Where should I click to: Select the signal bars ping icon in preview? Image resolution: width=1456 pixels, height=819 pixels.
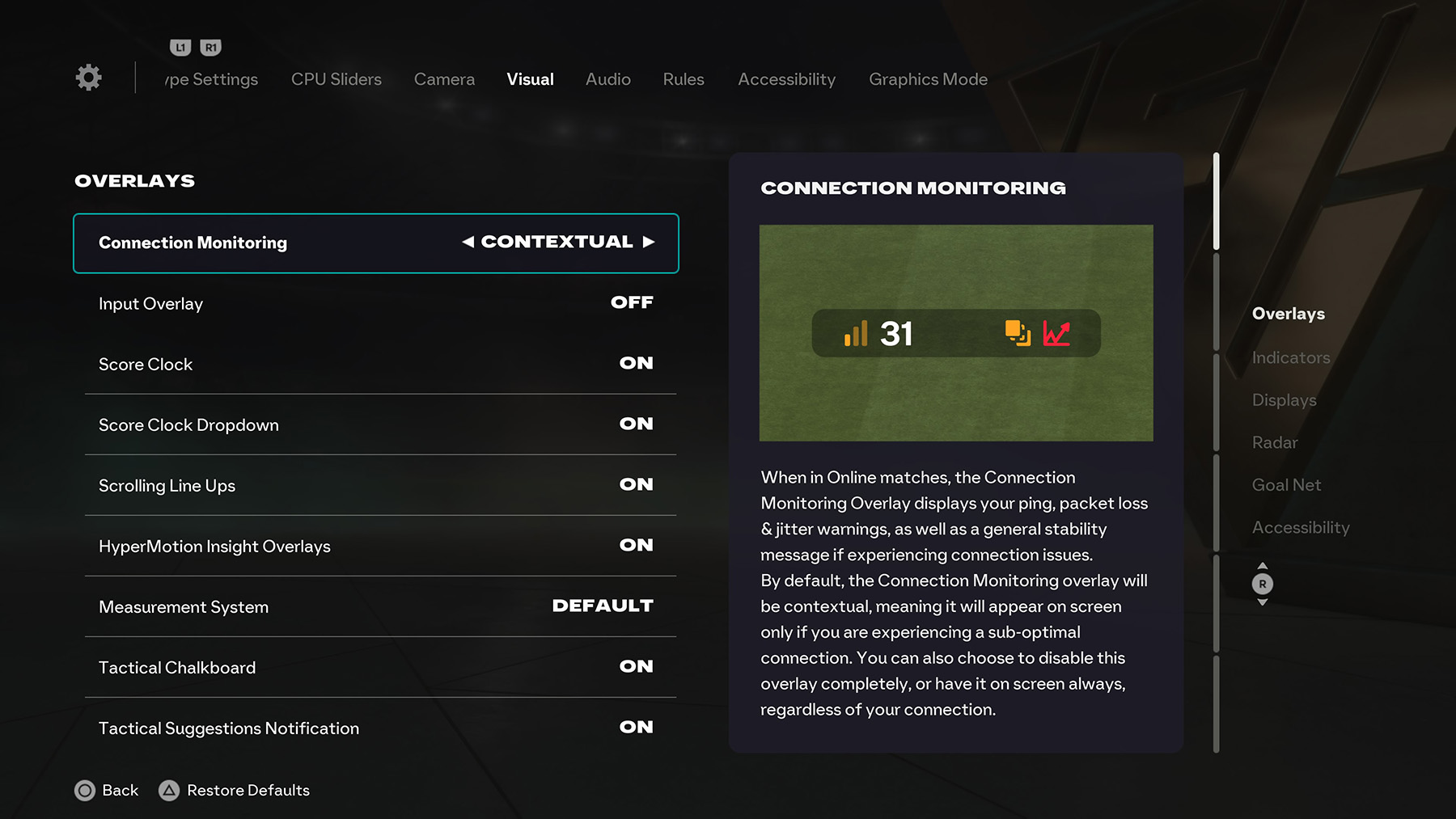(857, 334)
